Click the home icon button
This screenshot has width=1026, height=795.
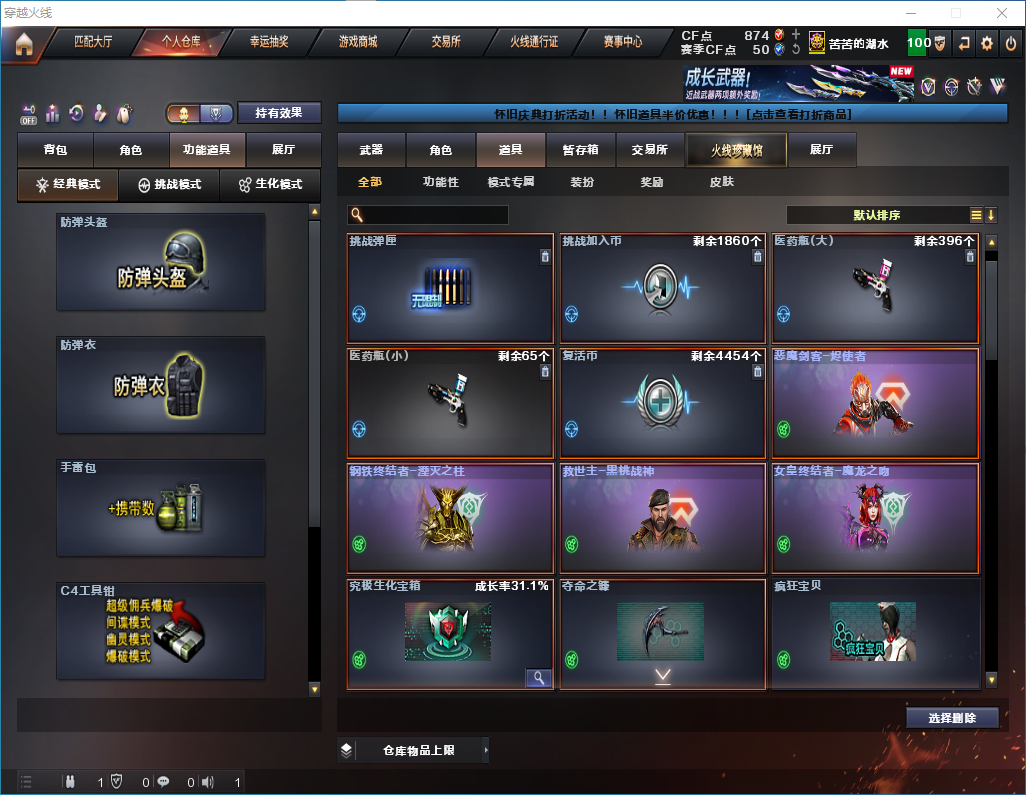pyautogui.click(x=24, y=44)
